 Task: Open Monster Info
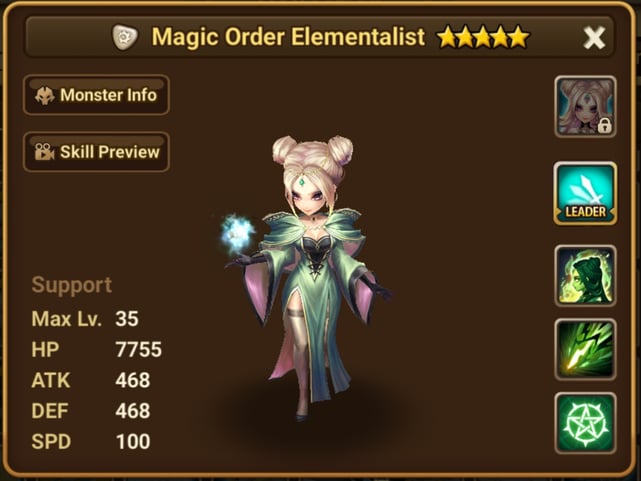97,95
